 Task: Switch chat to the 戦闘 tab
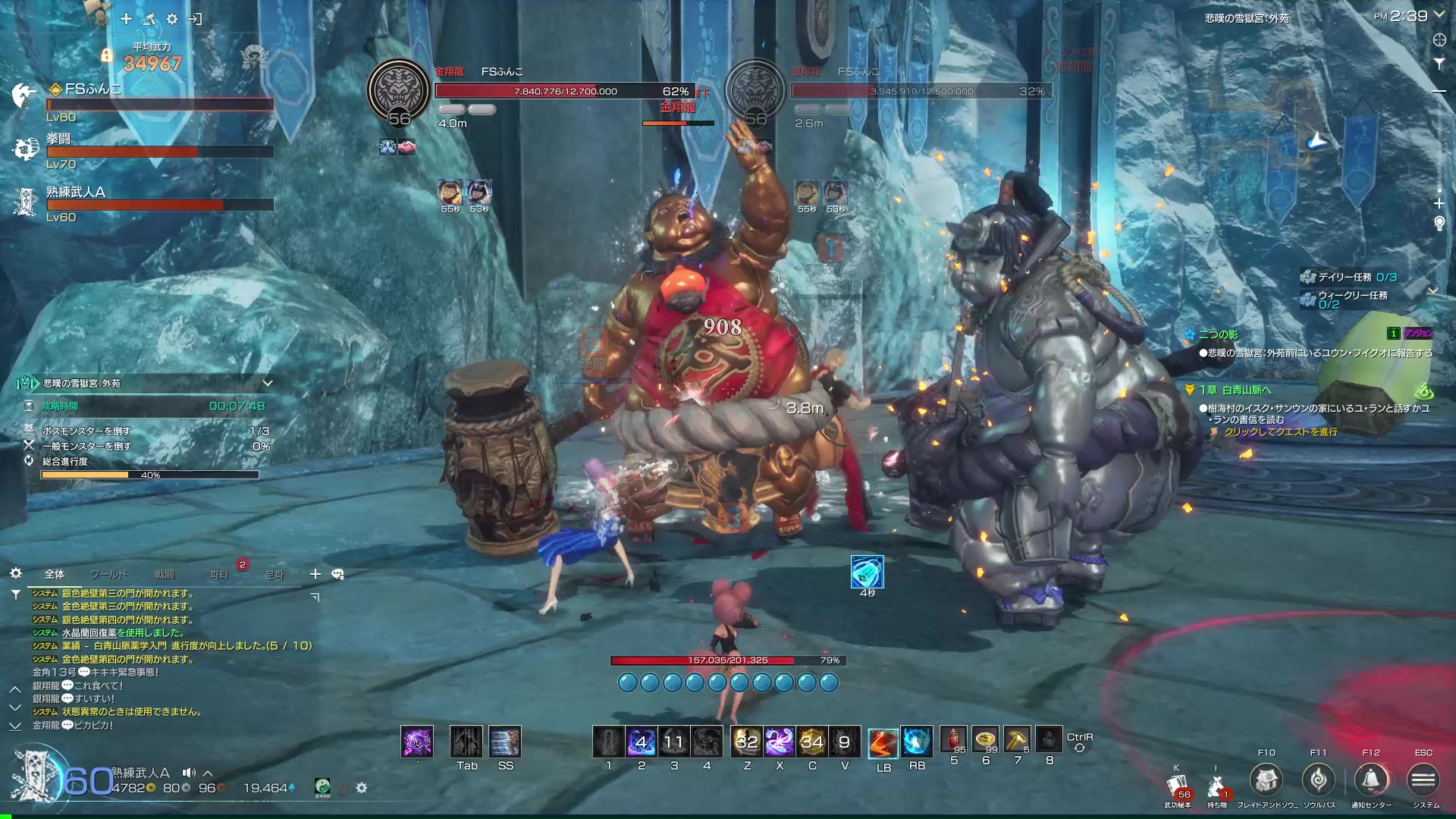[165, 575]
